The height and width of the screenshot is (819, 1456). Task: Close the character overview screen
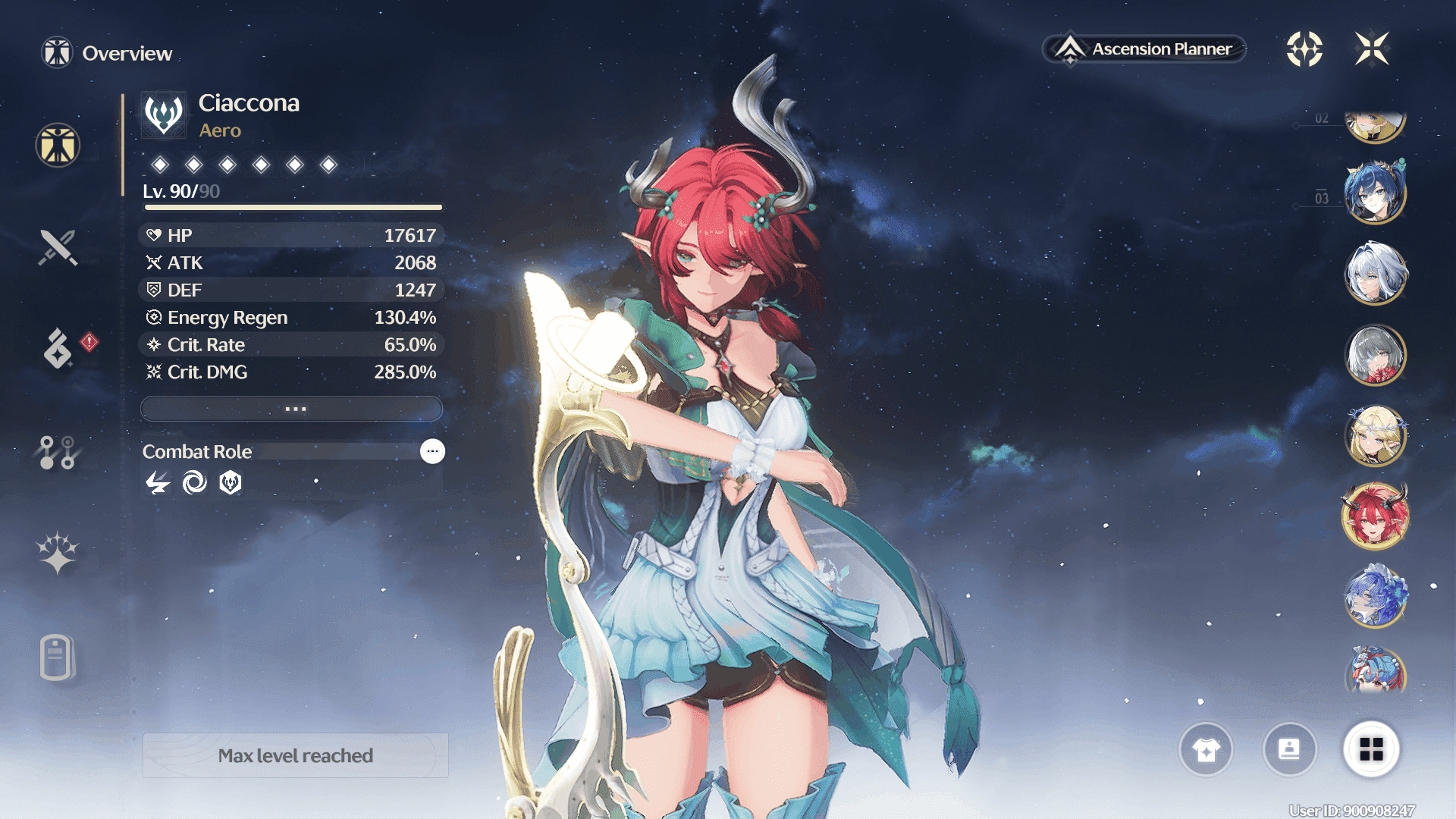coord(1372,49)
